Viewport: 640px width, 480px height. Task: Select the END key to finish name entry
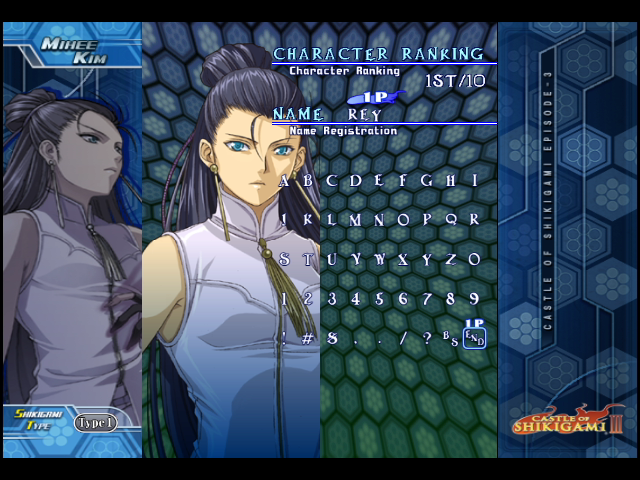point(475,339)
